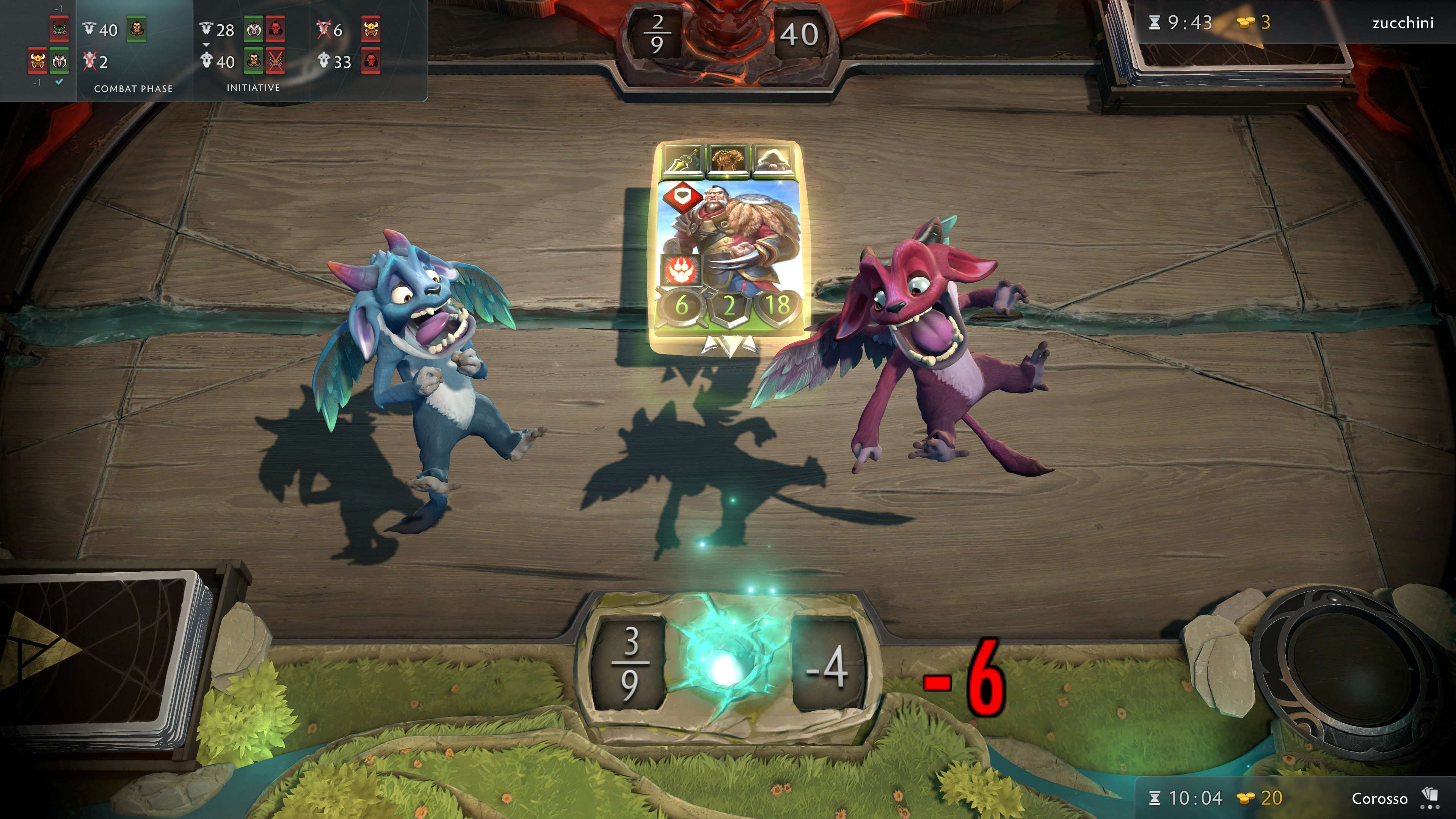Toggle the blue checkmark under the hero portraits
The height and width of the screenshot is (819, 1456).
point(60,82)
